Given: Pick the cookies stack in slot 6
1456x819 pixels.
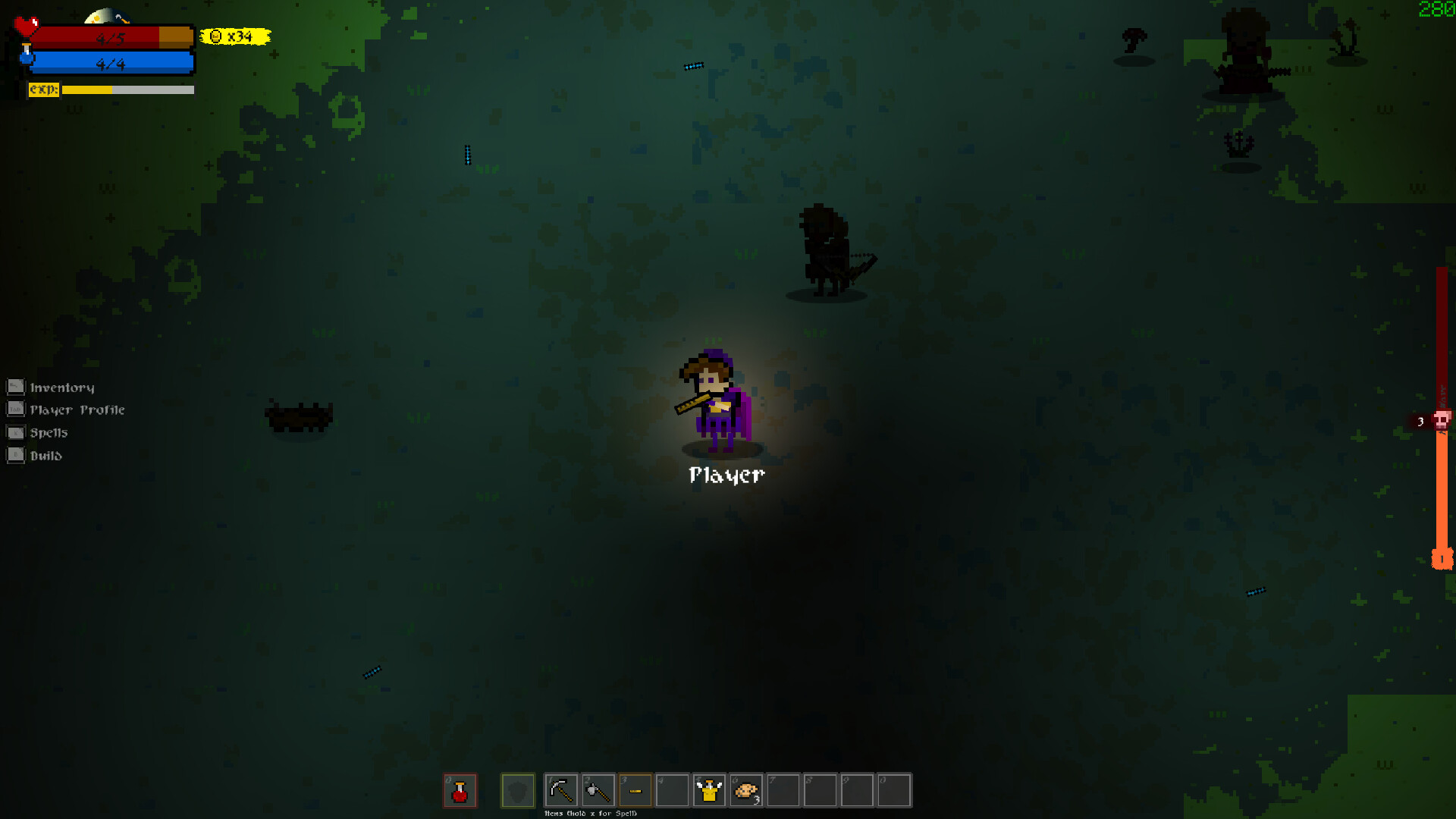Looking at the screenshot, I should [746, 790].
